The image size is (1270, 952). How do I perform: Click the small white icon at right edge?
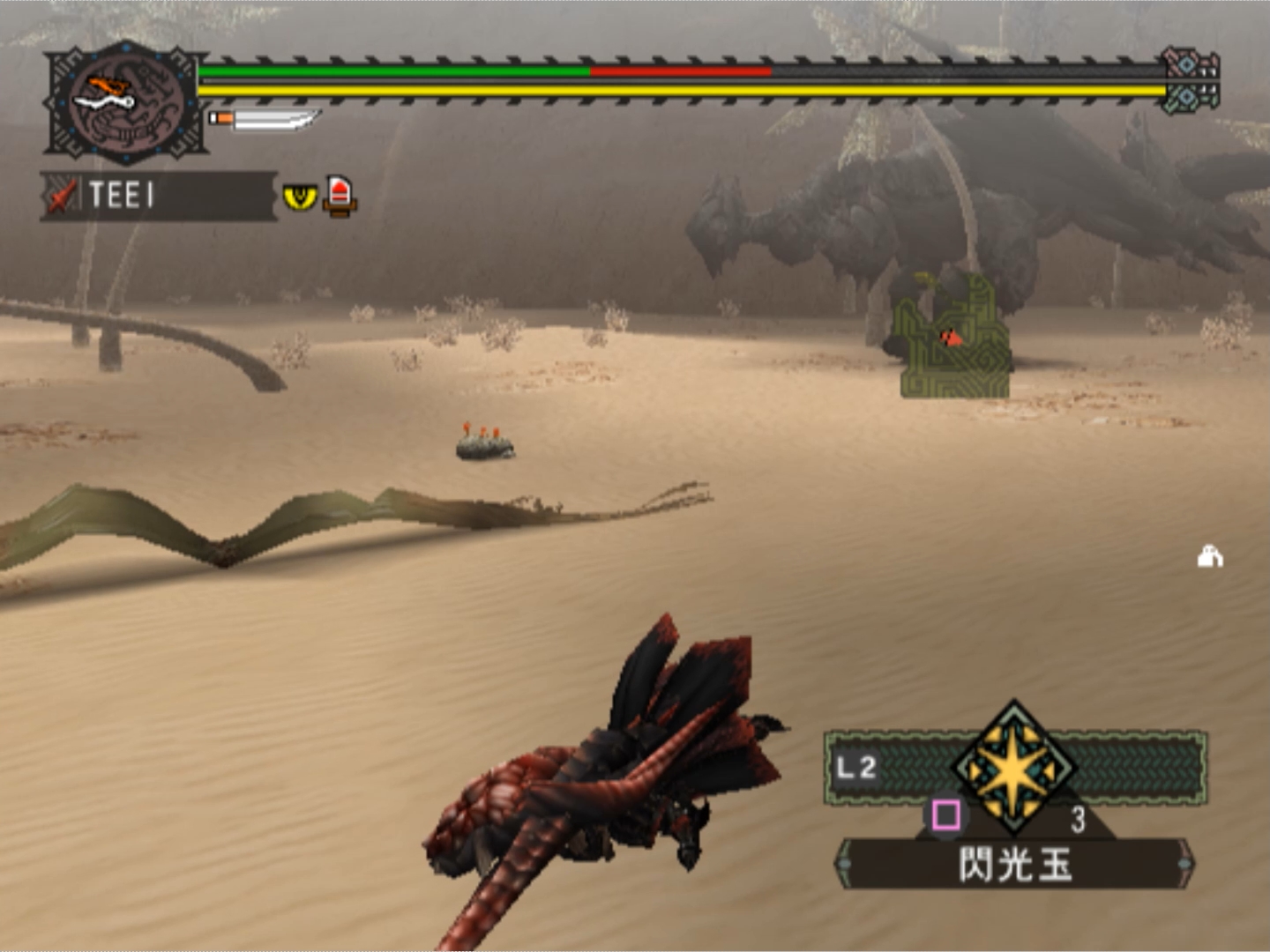click(1209, 557)
